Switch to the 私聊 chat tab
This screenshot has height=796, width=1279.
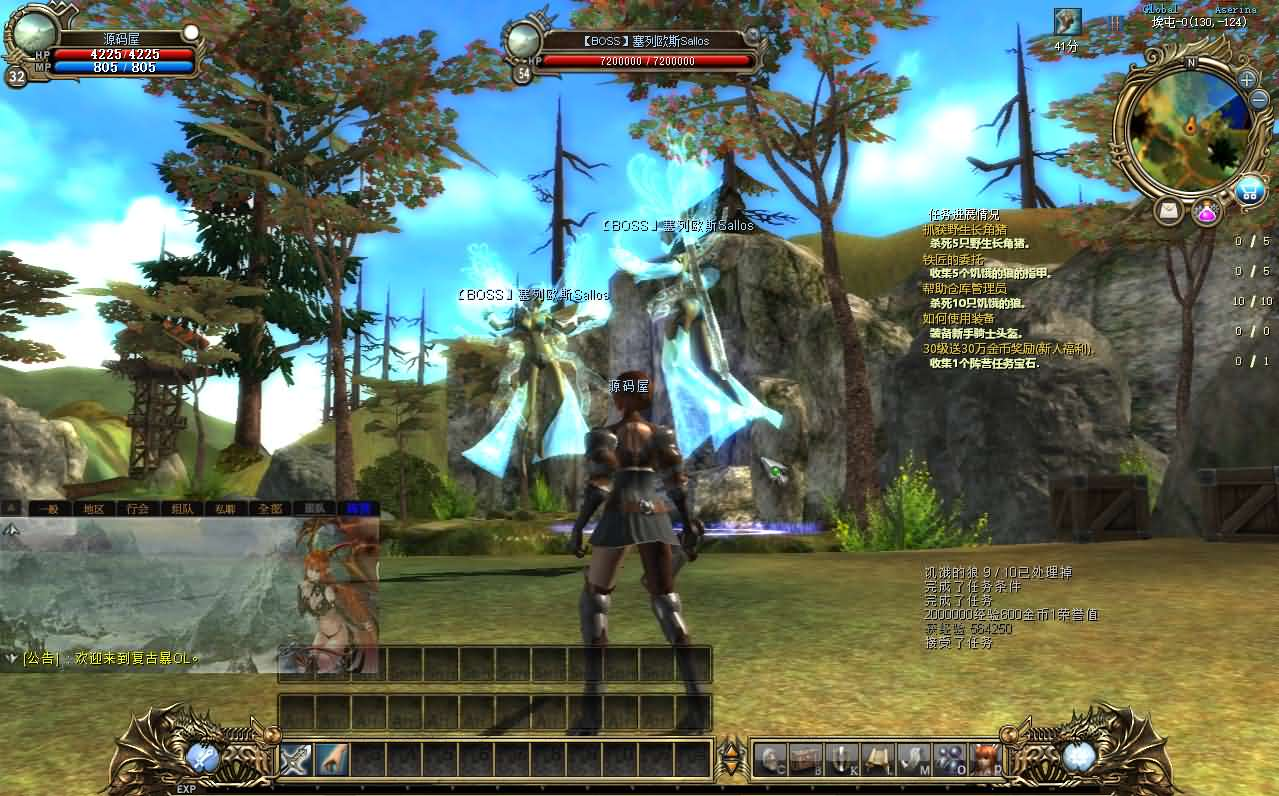point(225,508)
